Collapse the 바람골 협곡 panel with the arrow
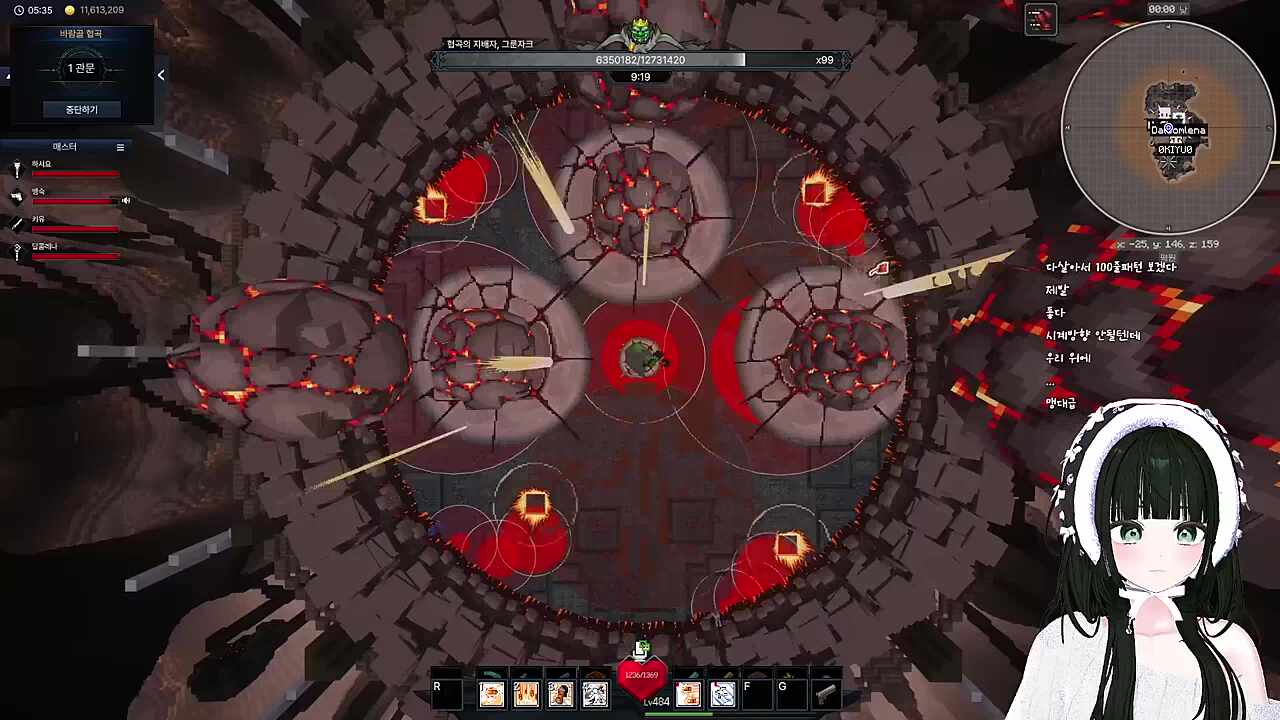Screen dimensions: 1280x720 pyautogui.click(x=161, y=74)
